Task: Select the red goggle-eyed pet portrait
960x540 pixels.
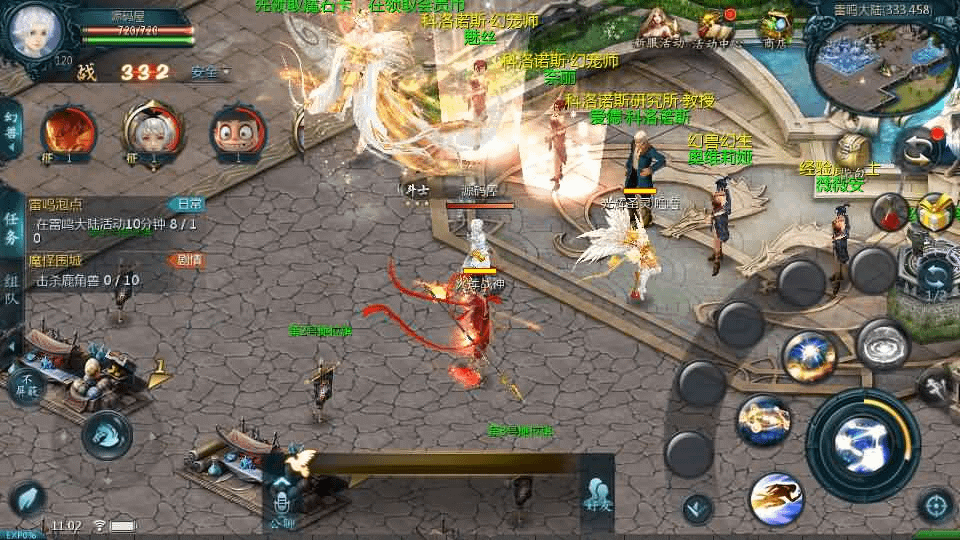Action: click(x=238, y=133)
